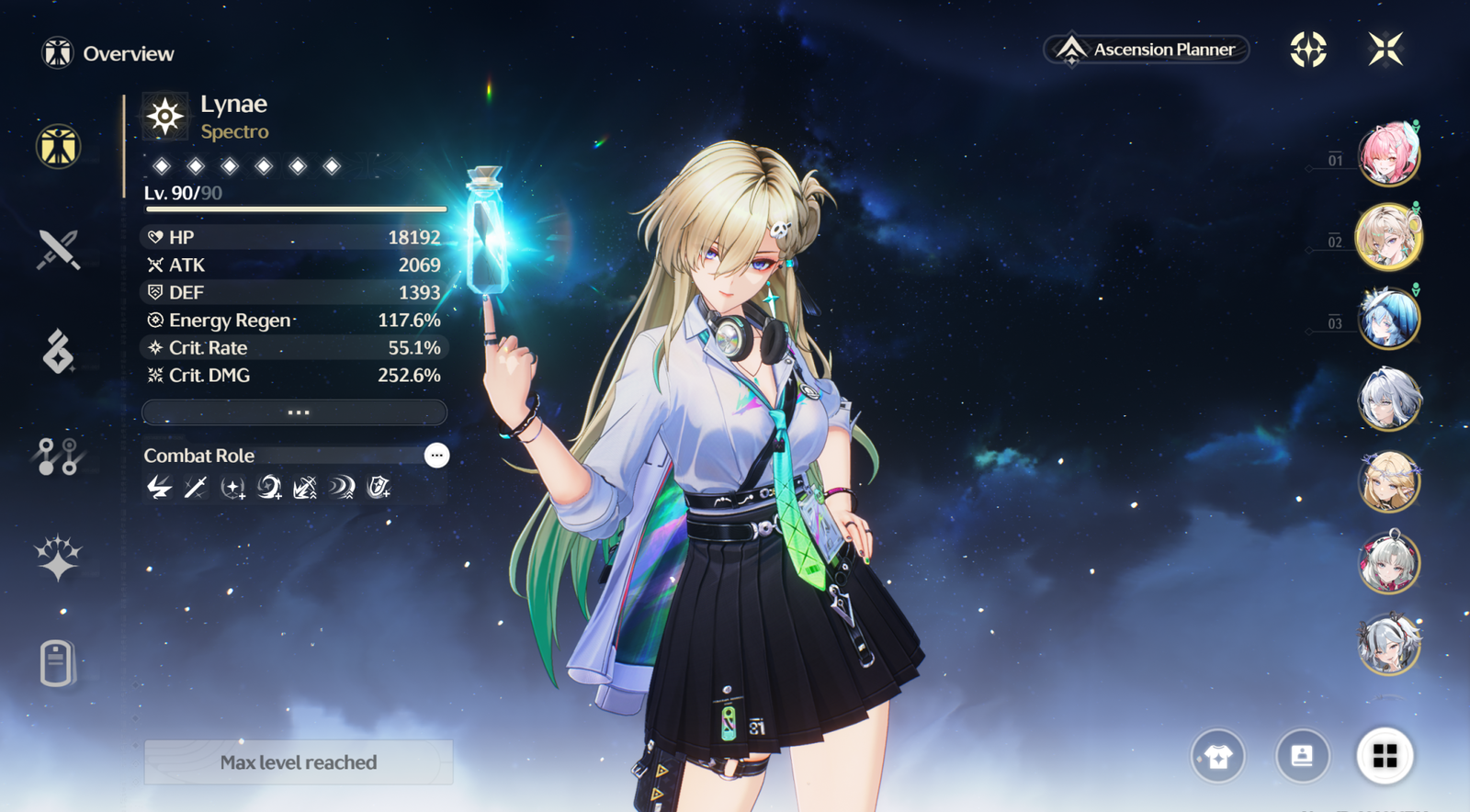The width and height of the screenshot is (1470, 812).
Task: Open the four-point star Resonance Chain tab
Action: (x=58, y=558)
